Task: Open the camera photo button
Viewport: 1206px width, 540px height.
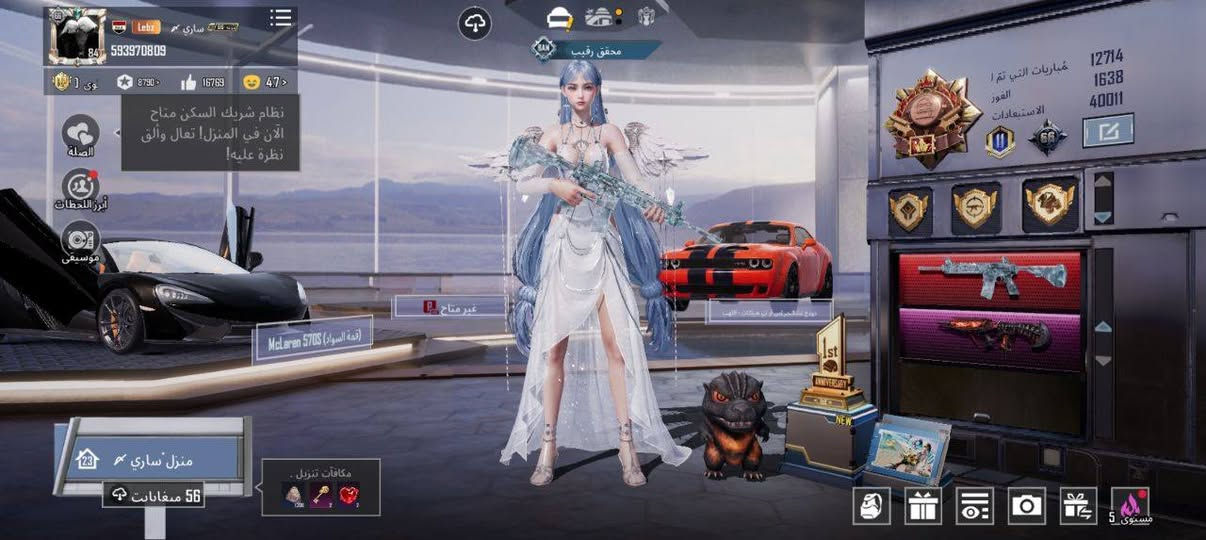Action: [x=1027, y=506]
